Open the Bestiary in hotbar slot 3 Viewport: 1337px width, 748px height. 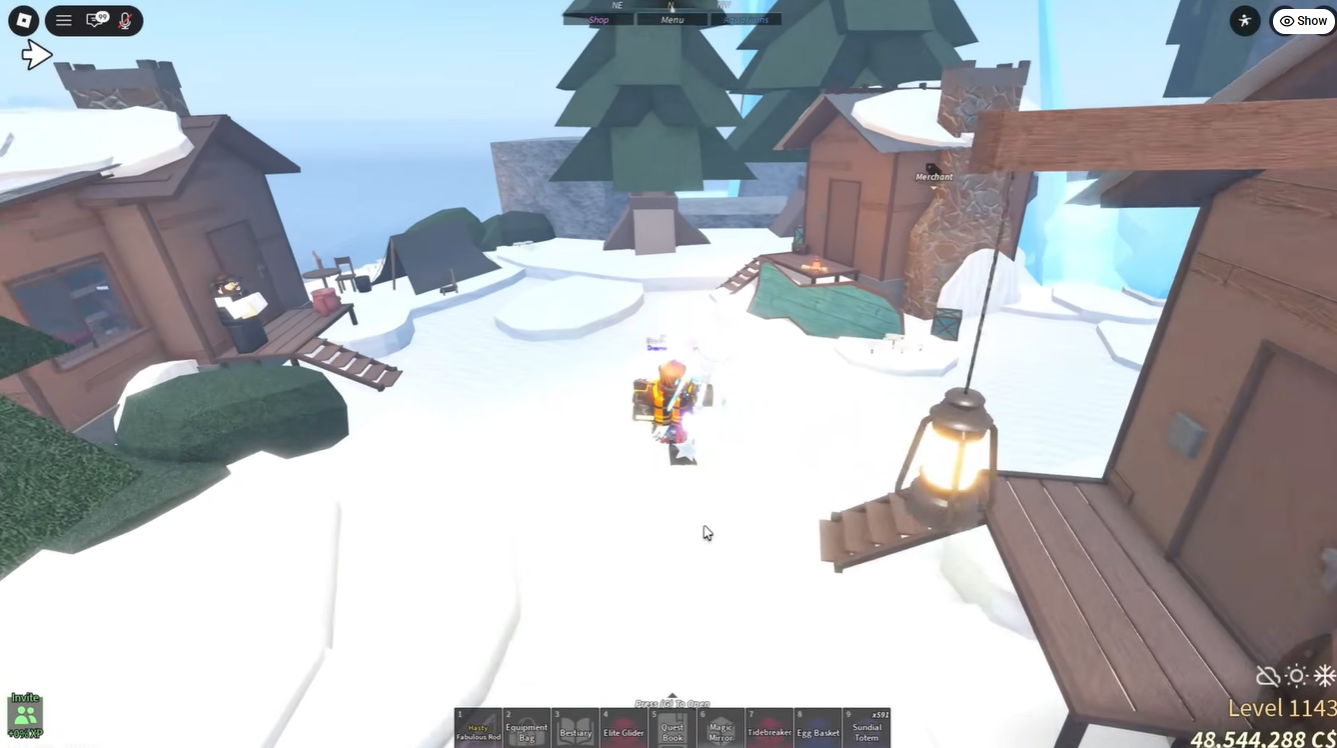pyautogui.click(x=576, y=727)
